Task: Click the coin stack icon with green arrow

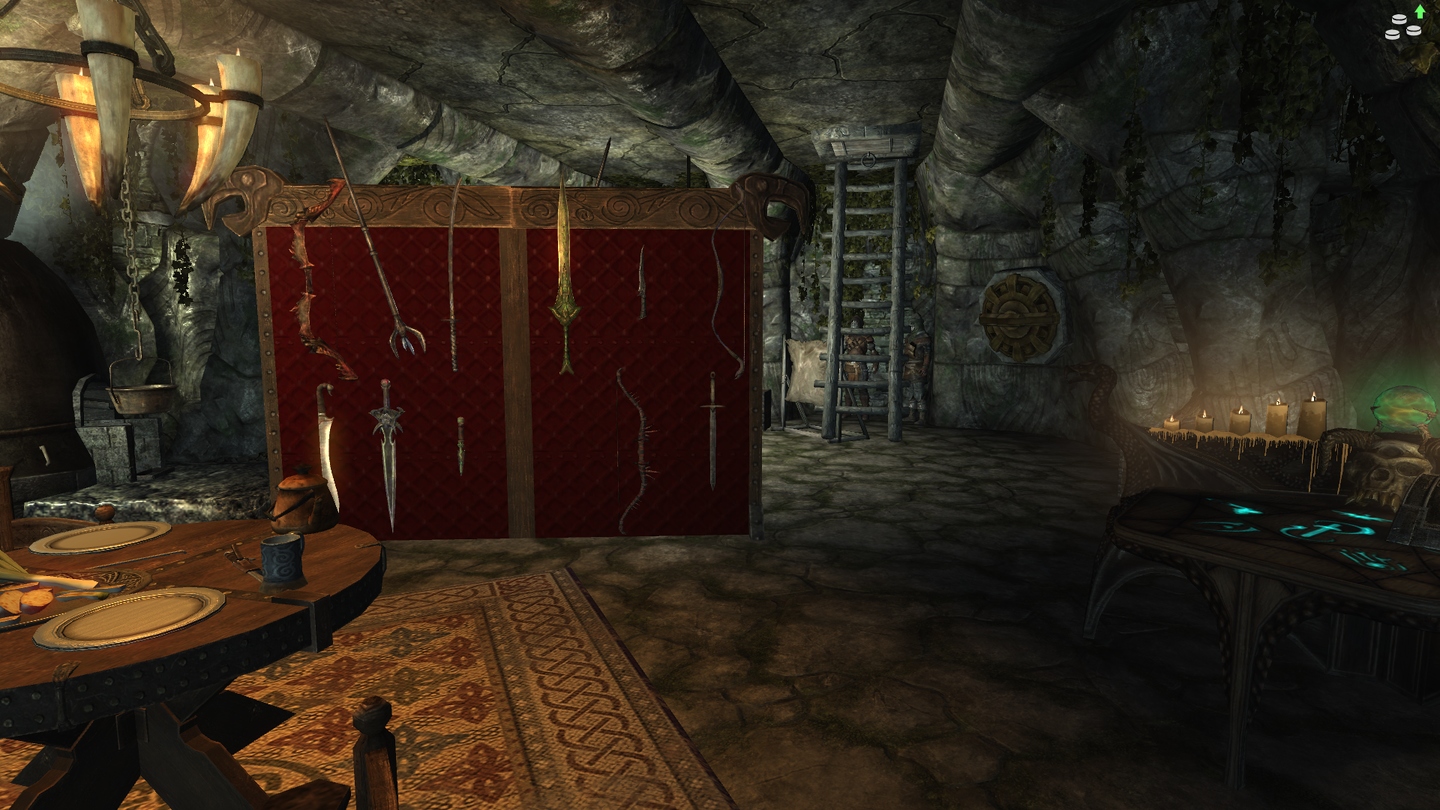Action: click(x=1404, y=24)
